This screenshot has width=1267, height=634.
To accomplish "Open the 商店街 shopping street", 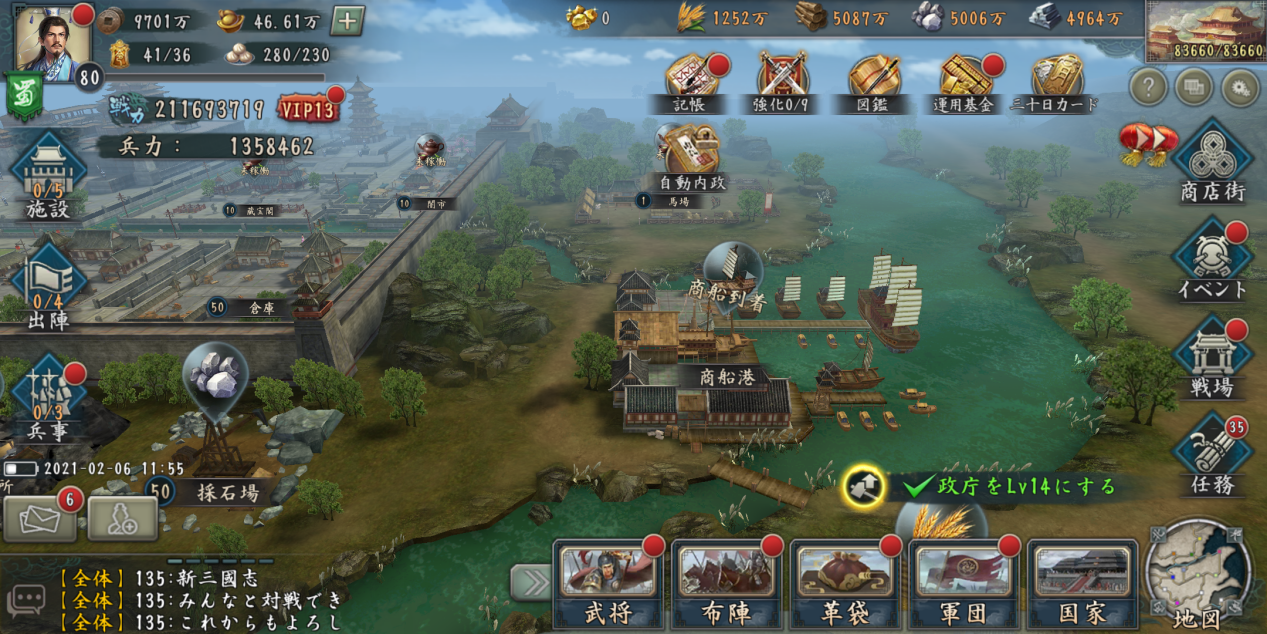I will click(x=1212, y=160).
